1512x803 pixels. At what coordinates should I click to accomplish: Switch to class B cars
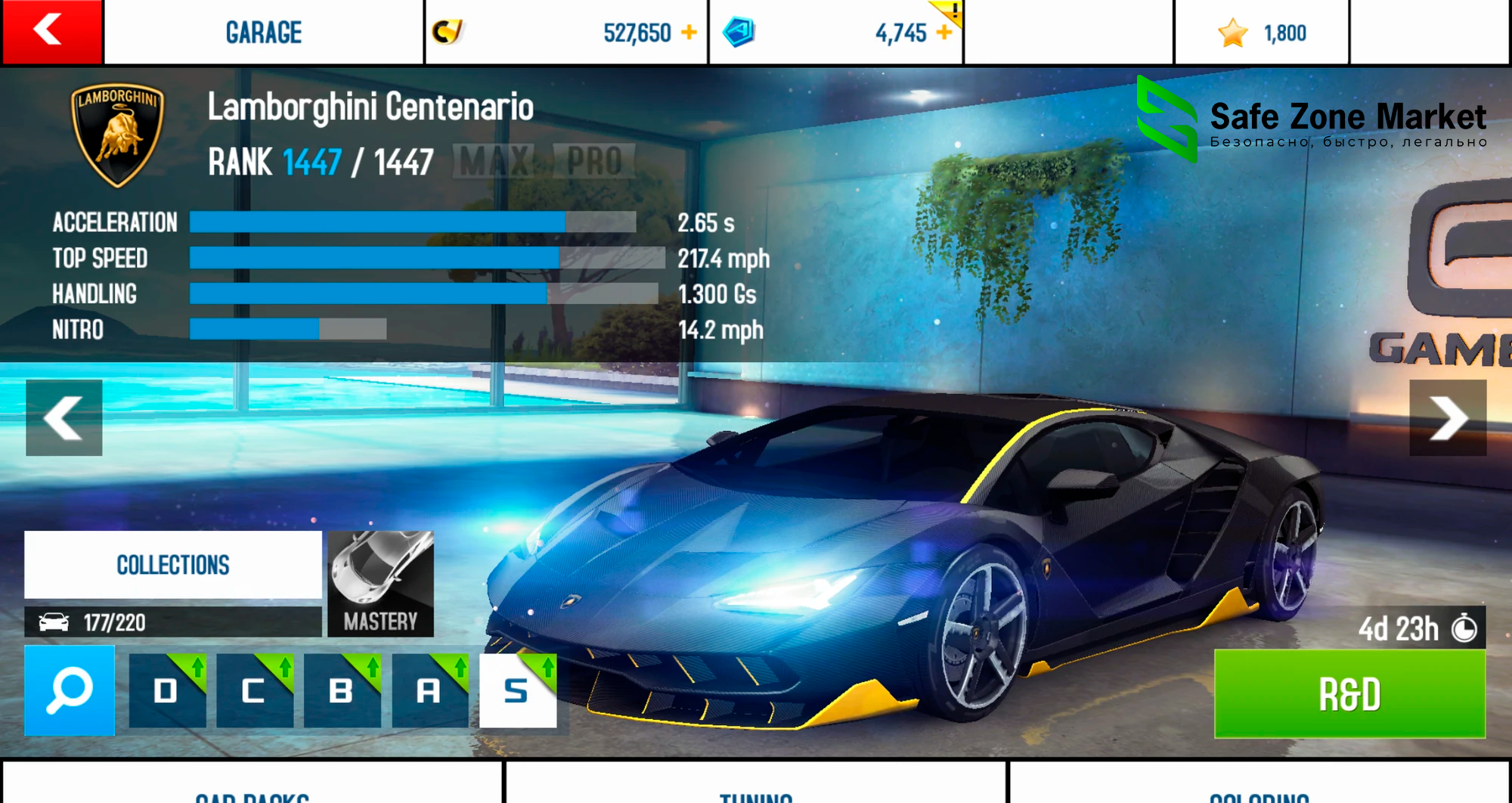point(342,690)
